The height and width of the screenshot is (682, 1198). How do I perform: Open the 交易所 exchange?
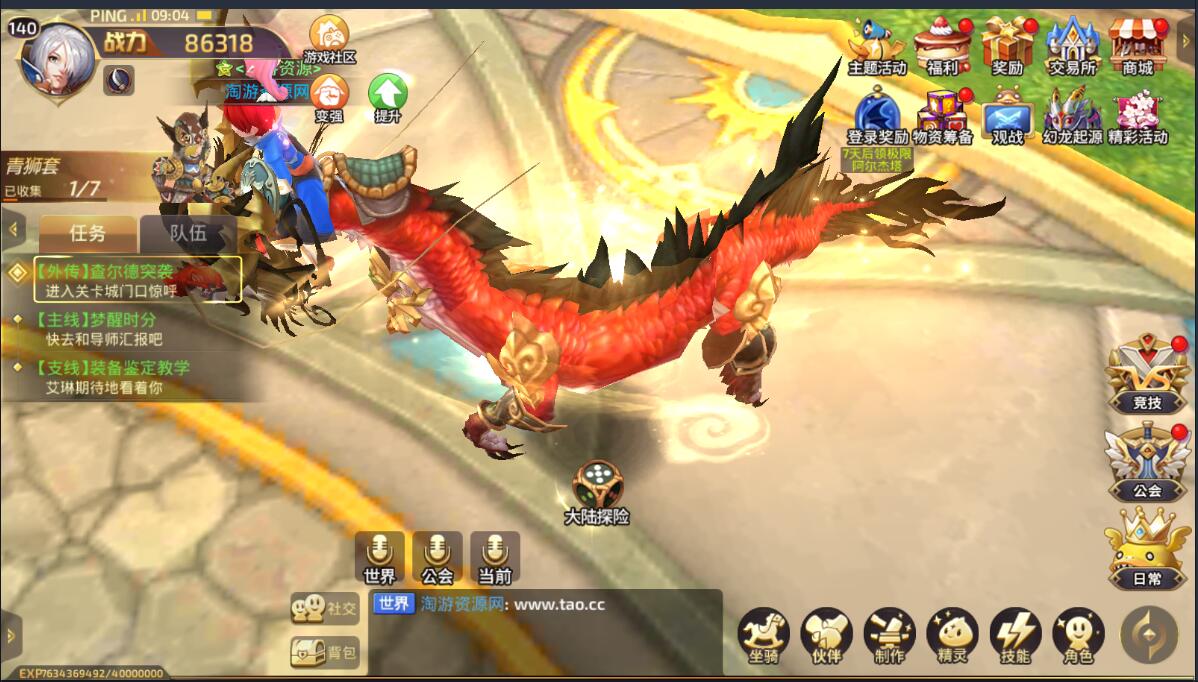pos(1072,45)
